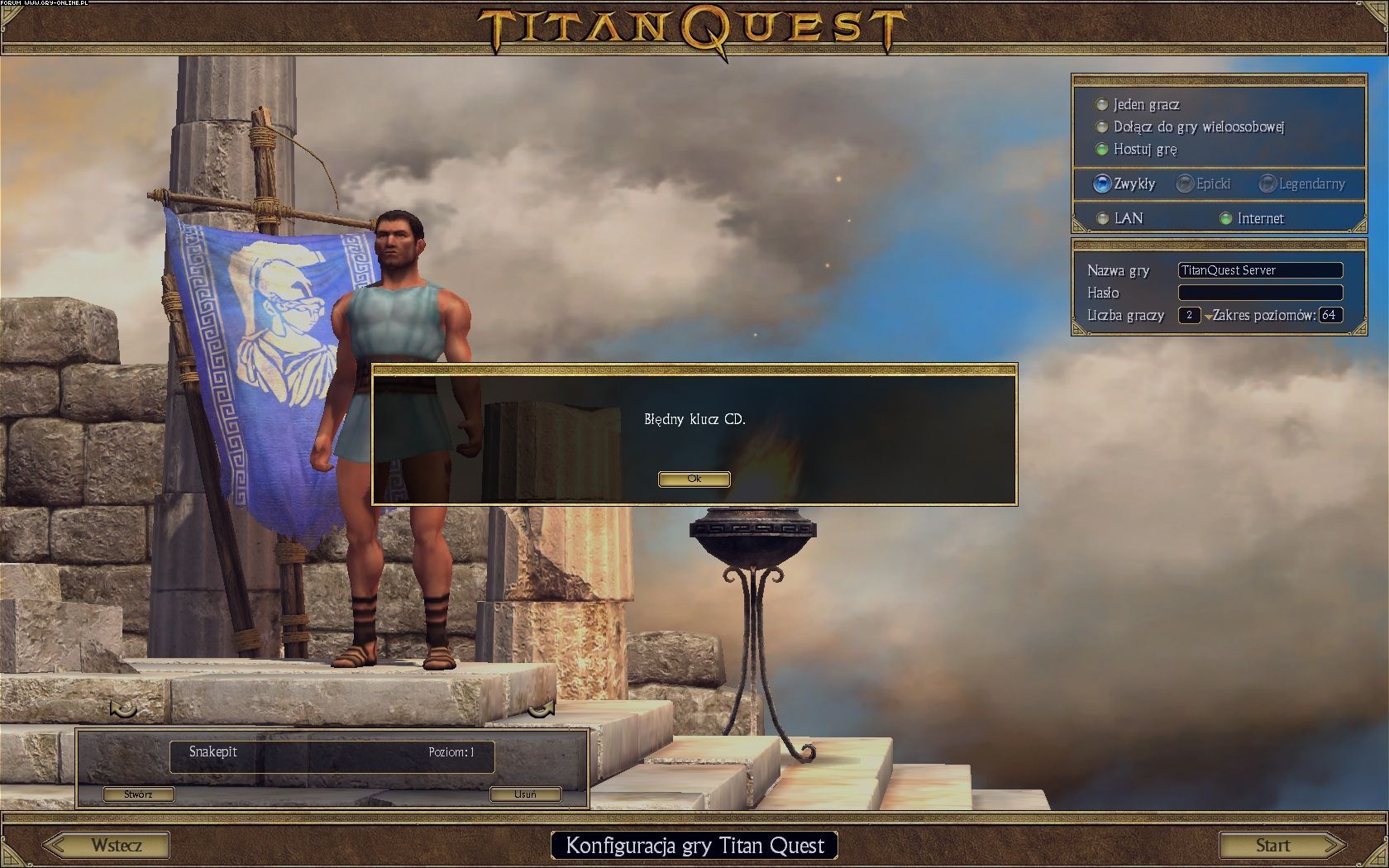This screenshot has height=868, width=1389.
Task: Choose Dołącz do gry wieloosobowej
Action: click(1102, 127)
